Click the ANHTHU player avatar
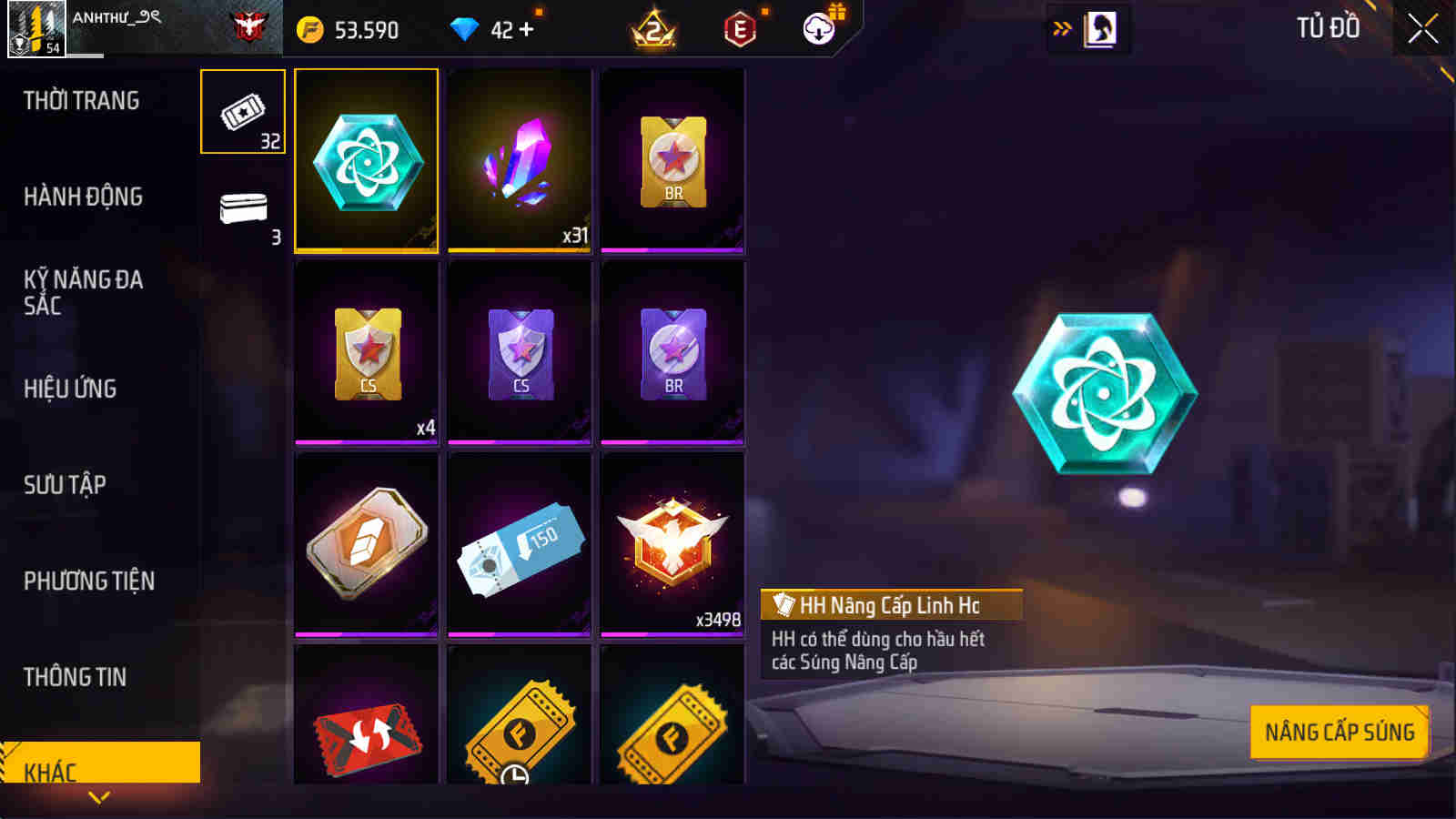The width and height of the screenshot is (1456, 819). [36, 27]
